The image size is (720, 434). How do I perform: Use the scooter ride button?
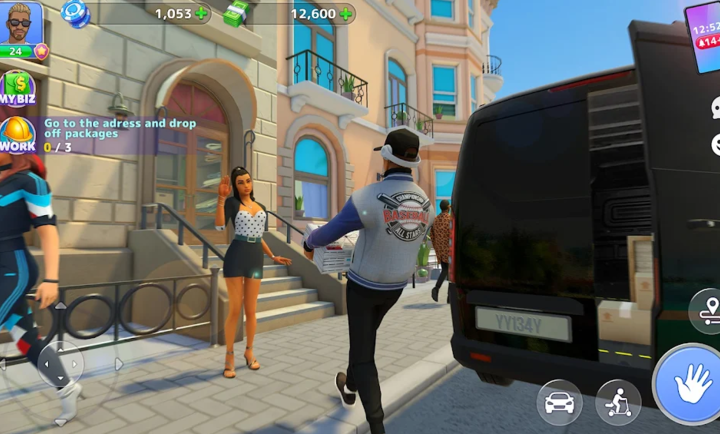click(x=619, y=402)
